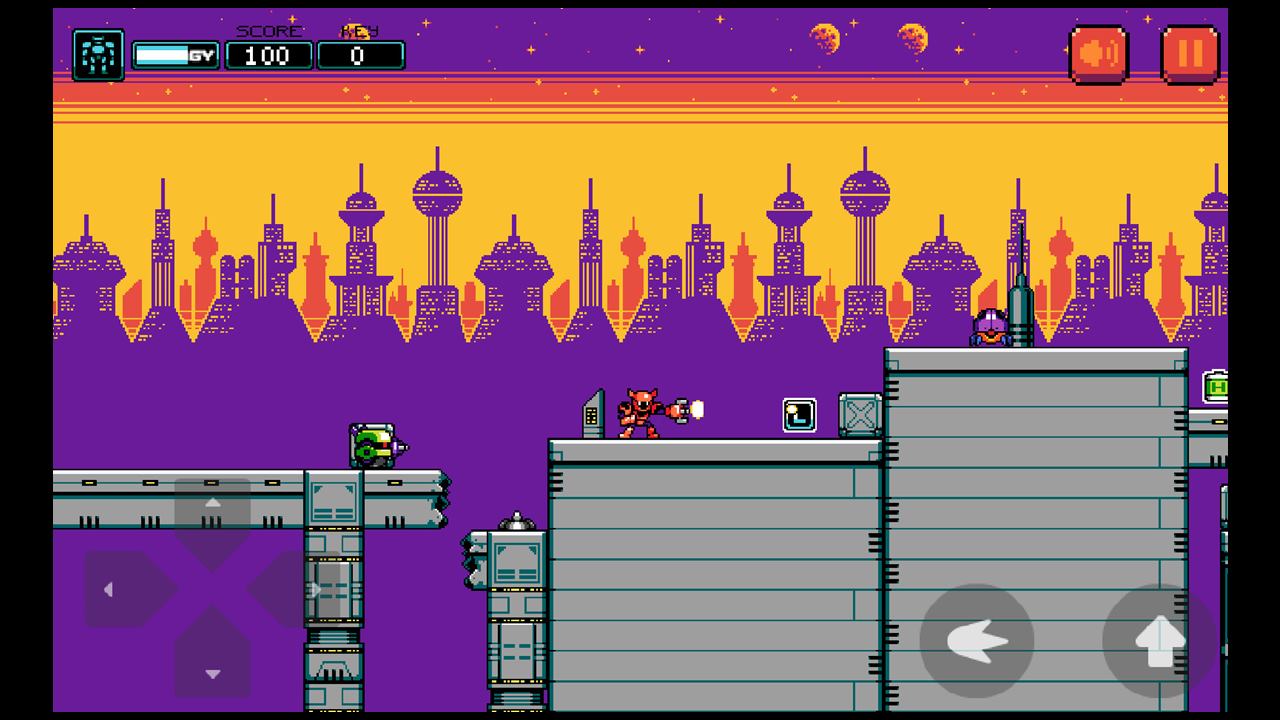Jump using the round up-arrow button
Viewport: 1280px width, 720px height.
coord(1159,641)
